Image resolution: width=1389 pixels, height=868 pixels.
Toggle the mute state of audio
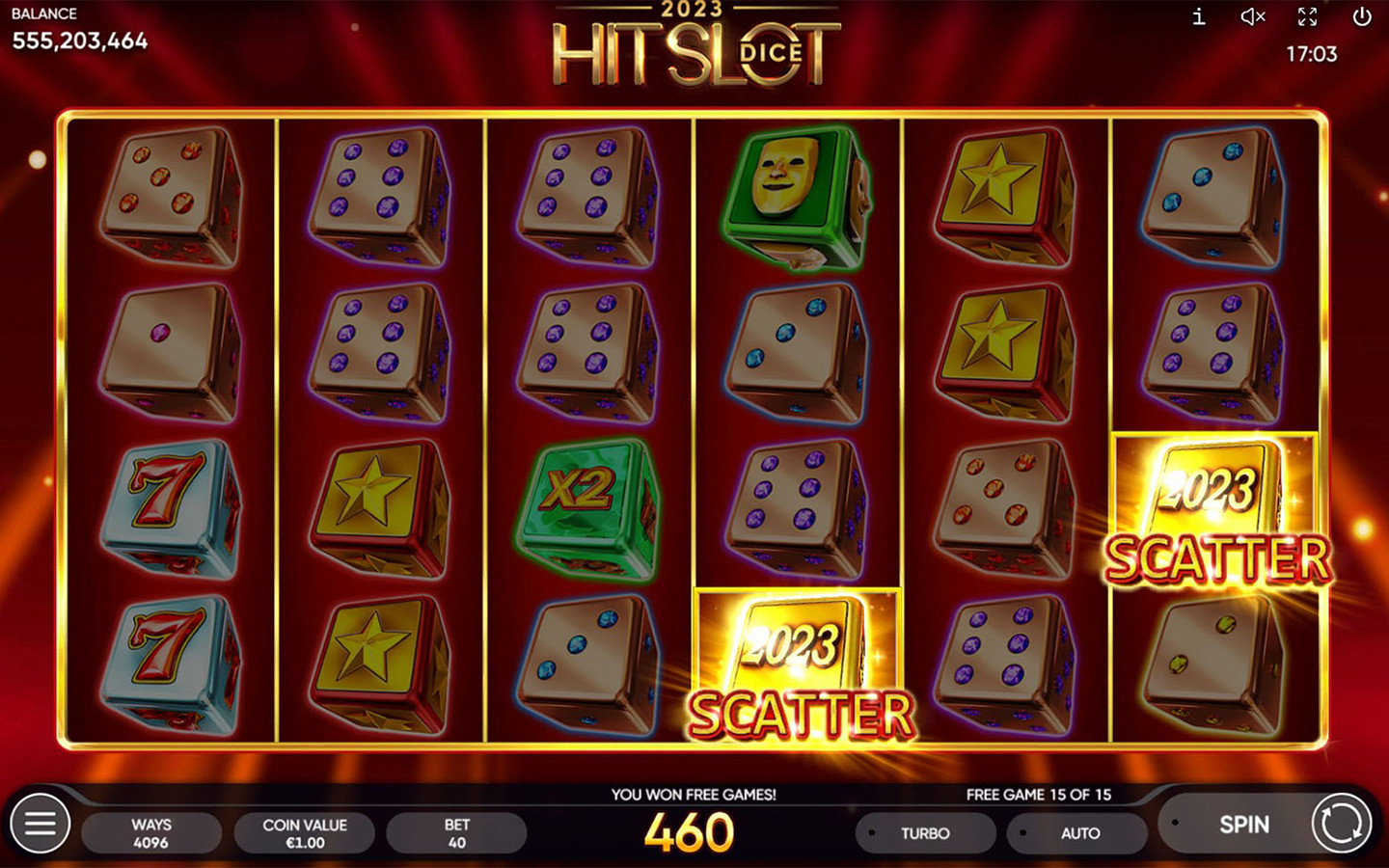1251,16
